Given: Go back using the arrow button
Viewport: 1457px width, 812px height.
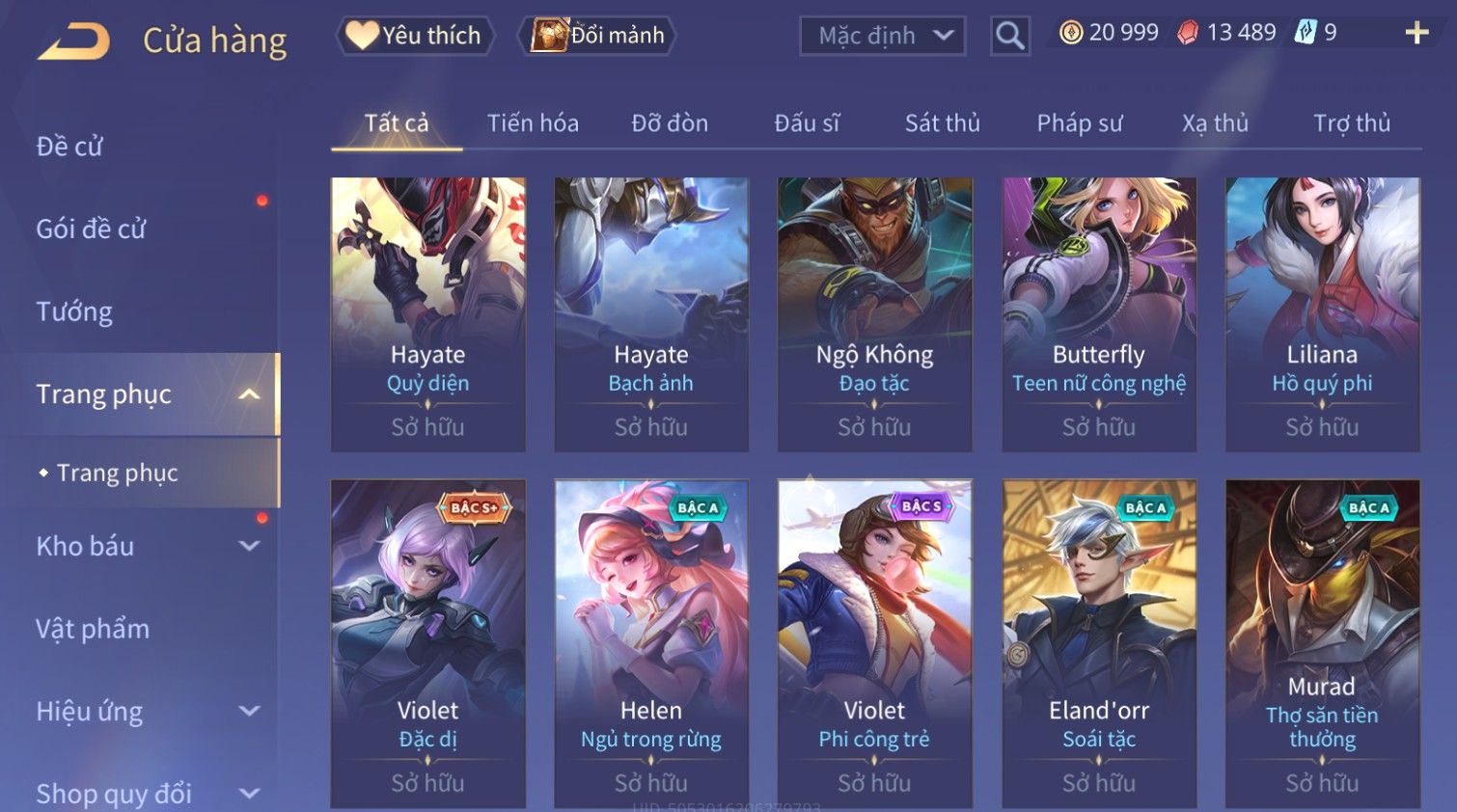Looking at the screenshot, I should point(74,41).
